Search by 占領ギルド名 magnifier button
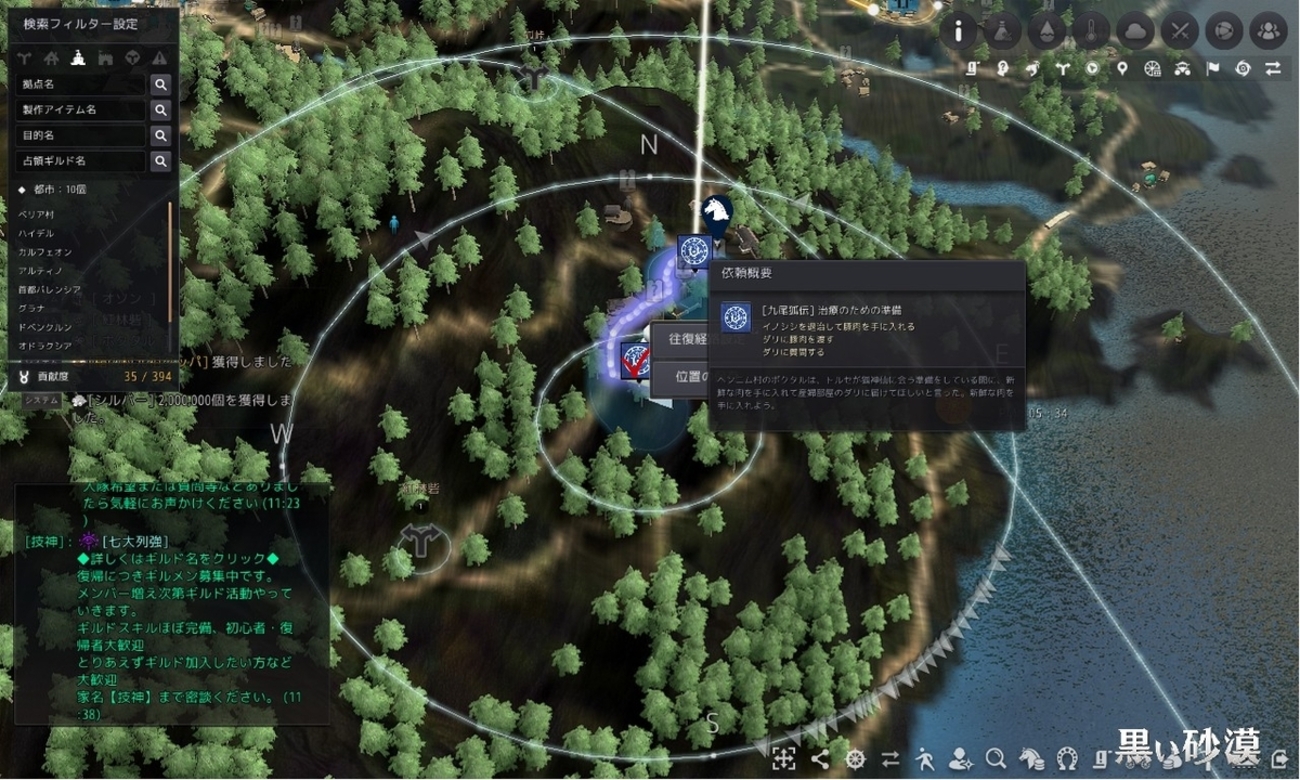The width and height of the screenshot is (1300, 780). [x=160, y=161]
